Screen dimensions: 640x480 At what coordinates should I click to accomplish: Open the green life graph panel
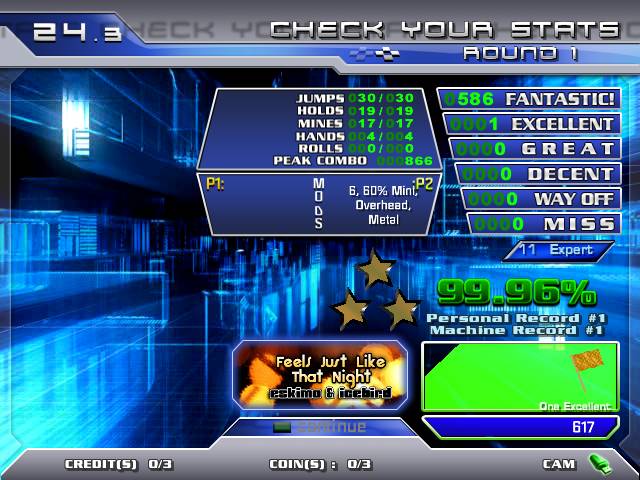(520, 376)
